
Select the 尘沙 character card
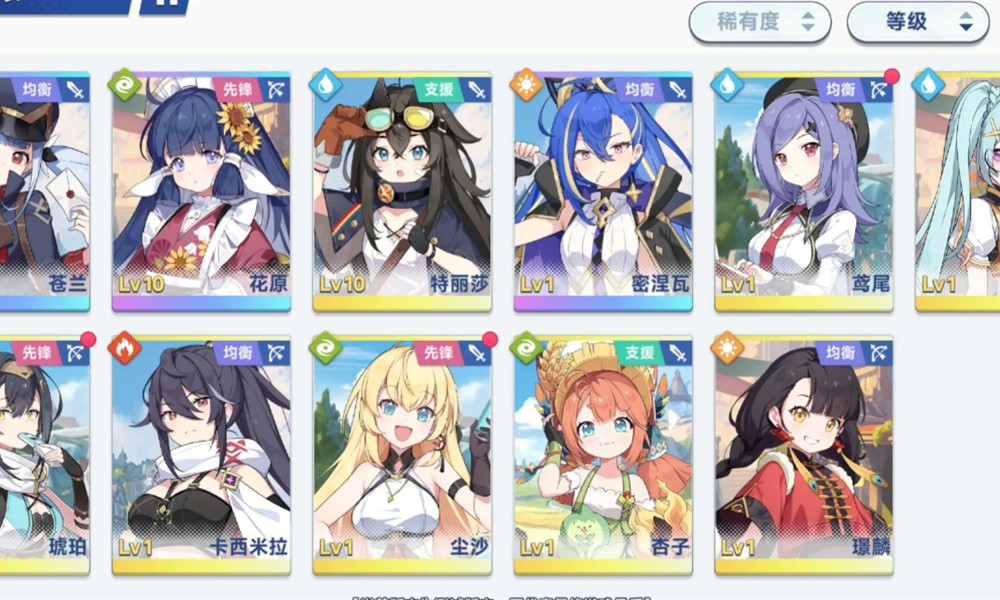tap(402, 455)
